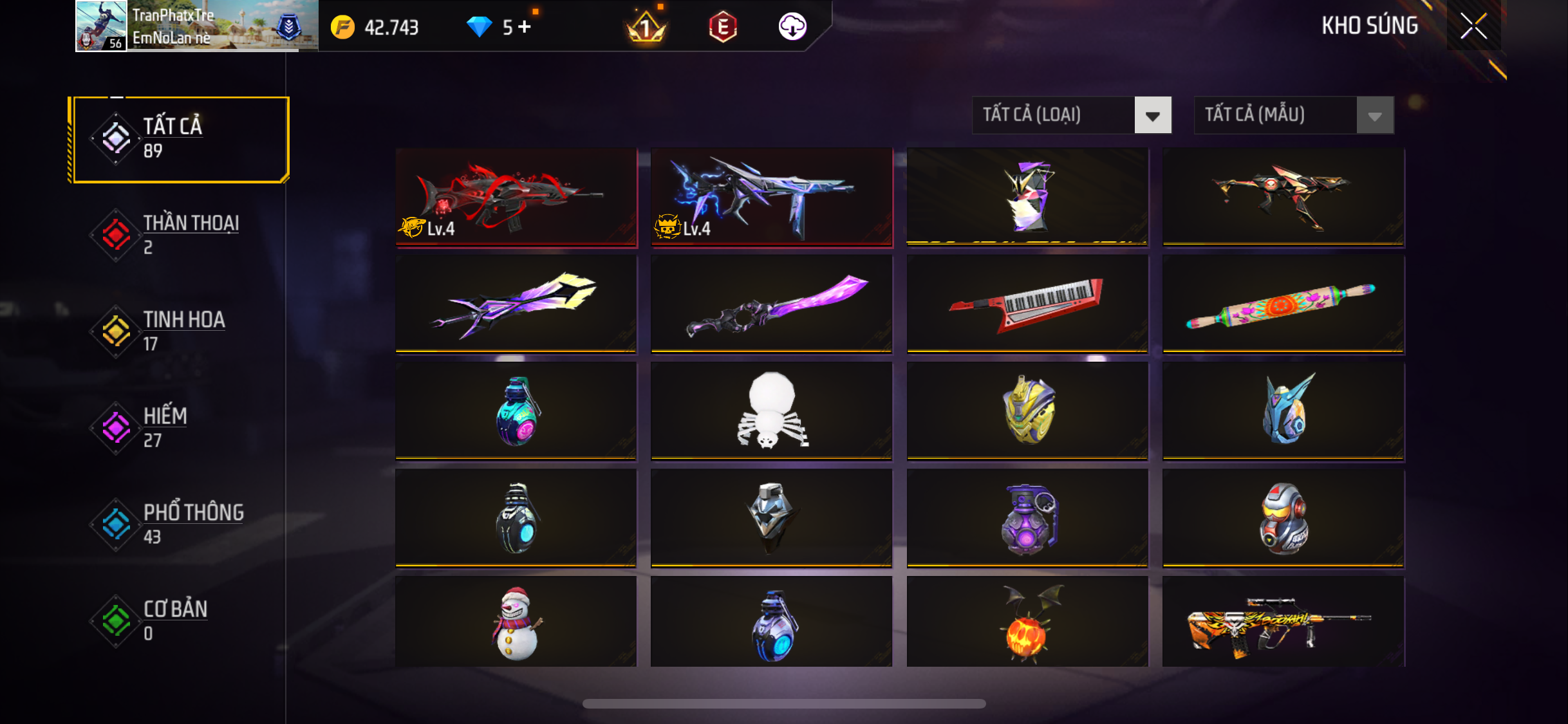Select the snowman grenade skin
The width and height of the screenshot is (1568, 724).
[516, 622]
